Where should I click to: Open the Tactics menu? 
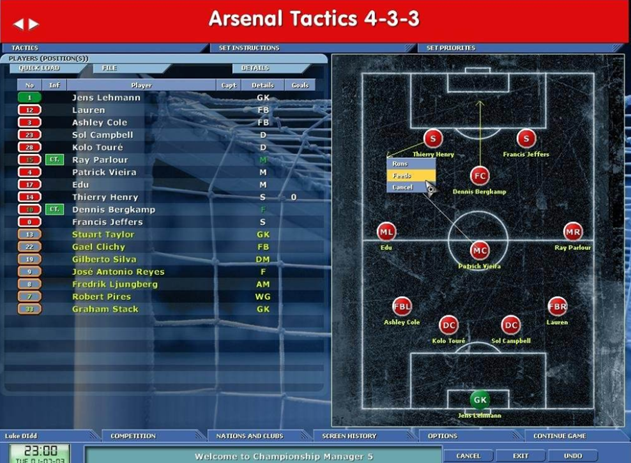tap(25, 48)
